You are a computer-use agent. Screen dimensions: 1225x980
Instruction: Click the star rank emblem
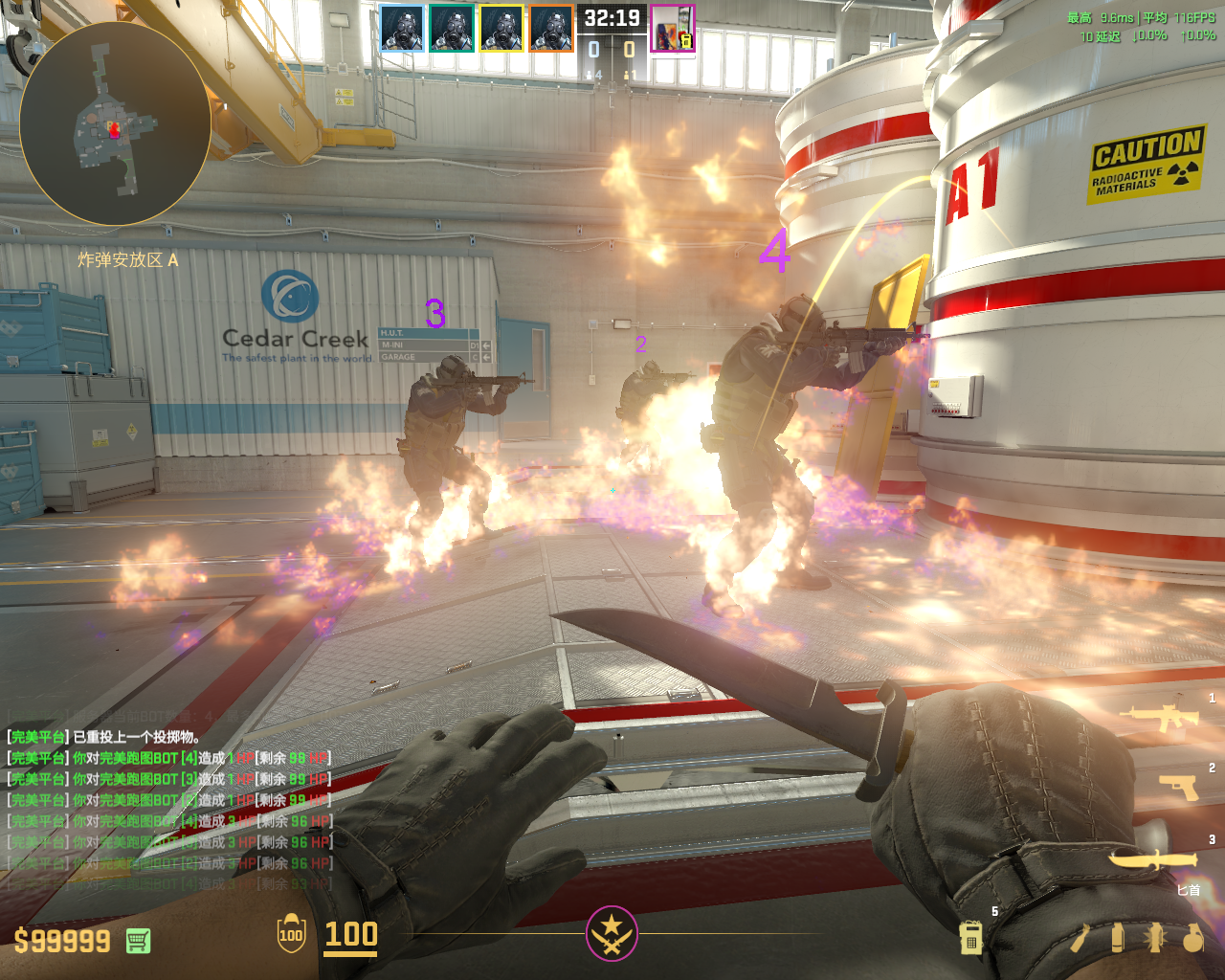pos(612,933)
